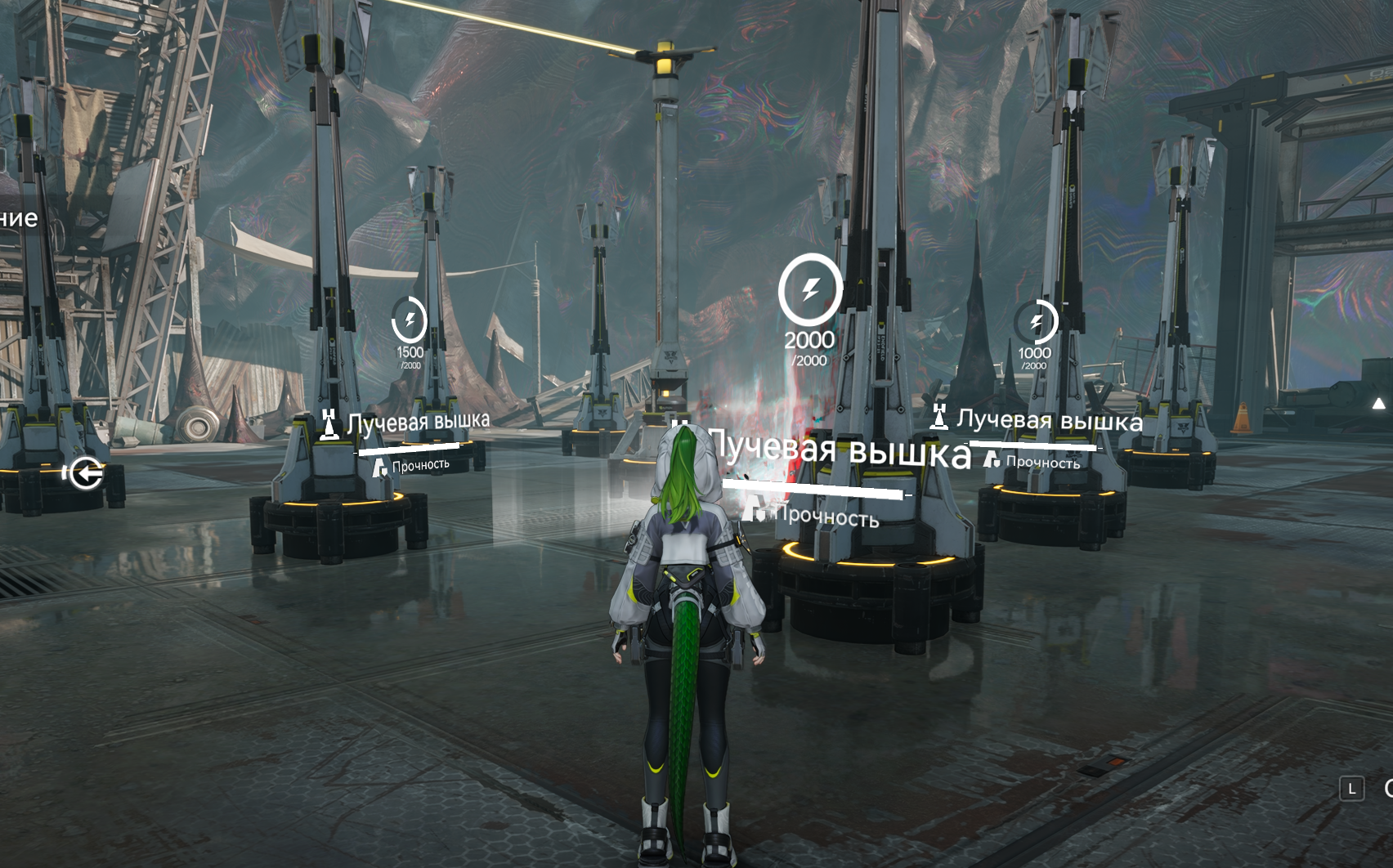Click the small white triangle marker
Image resolution: width=1393 pixels, height=868 pixels.
click(x=1379, y=403)
